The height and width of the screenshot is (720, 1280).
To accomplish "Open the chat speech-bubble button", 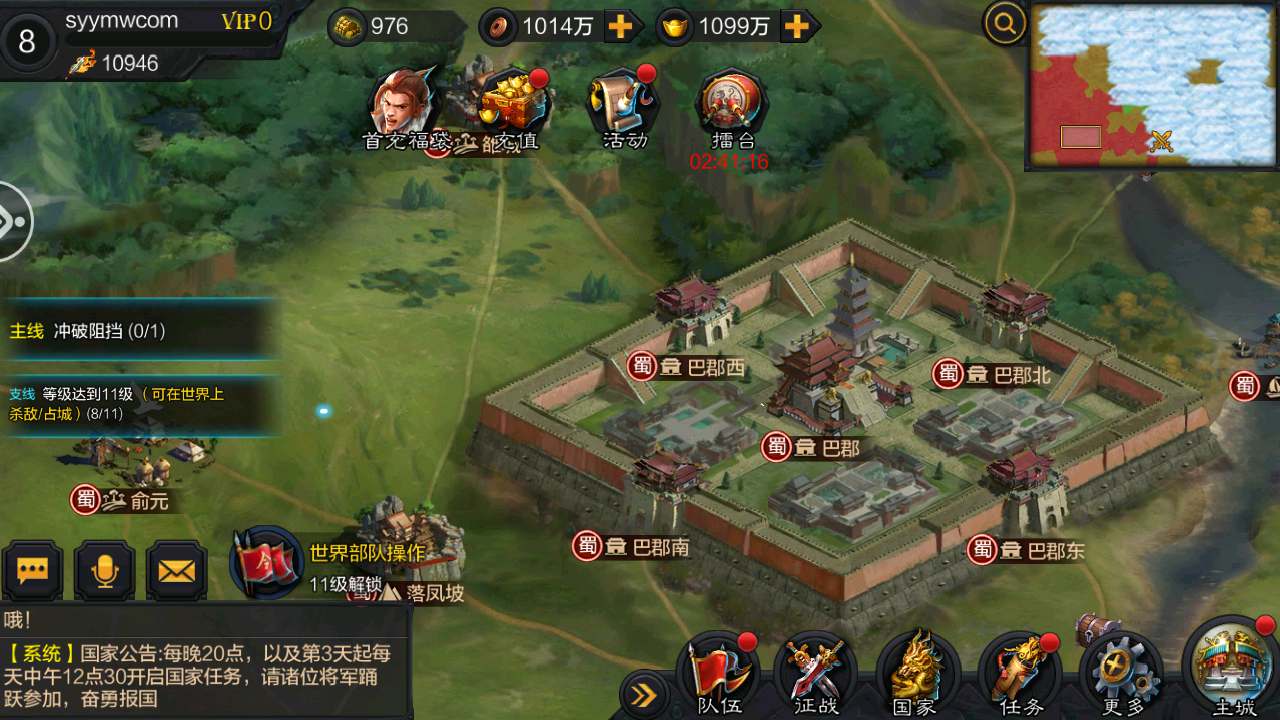I will click(x=33, y=571).
